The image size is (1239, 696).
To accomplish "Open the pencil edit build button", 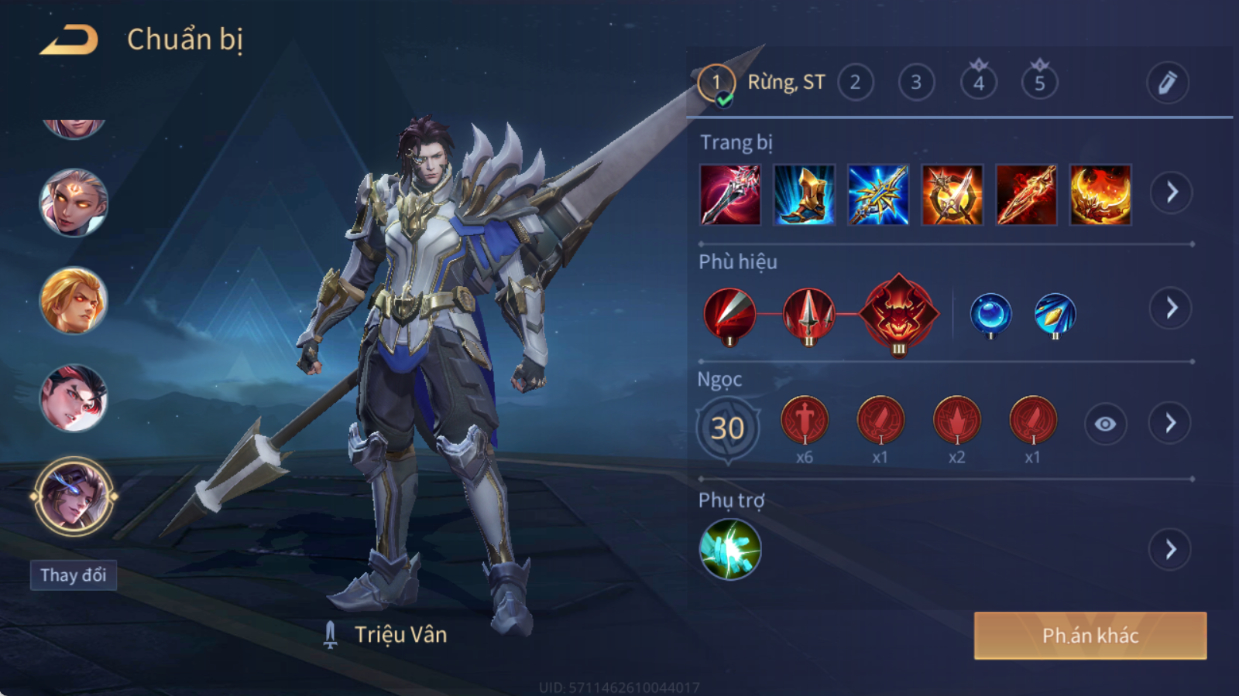I will (x=1167, y=83).
